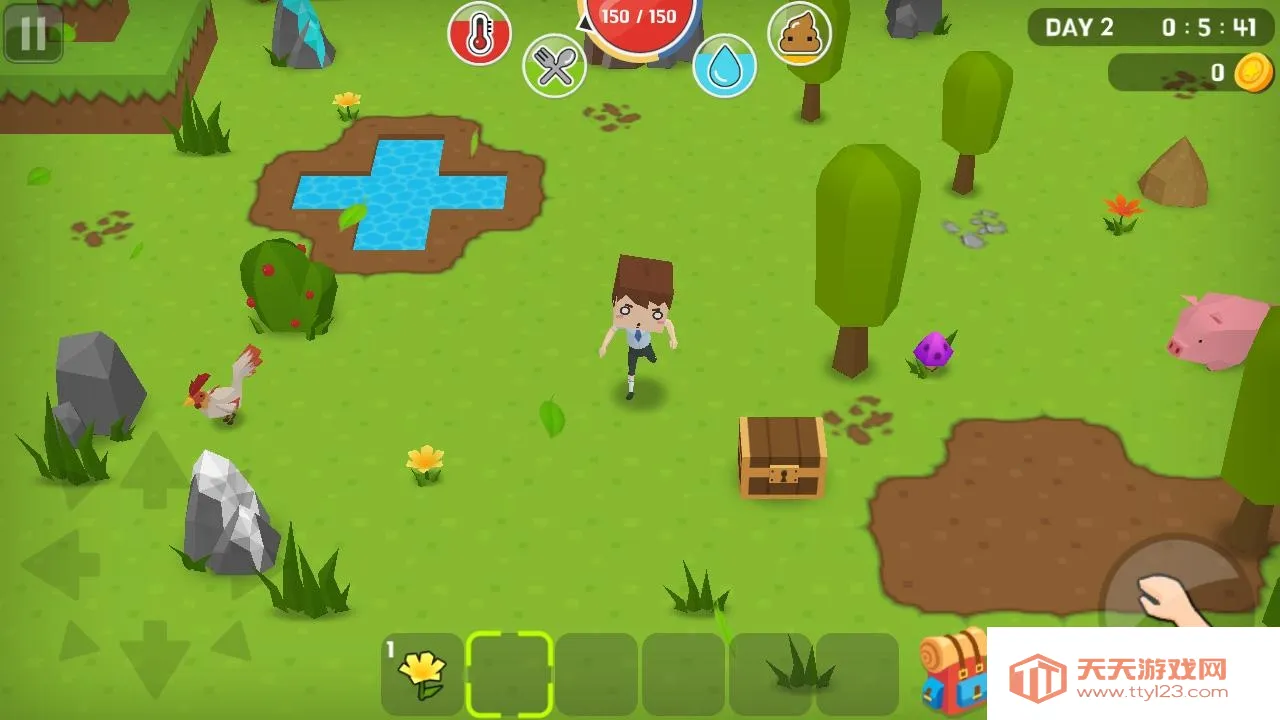Tap the water droplet thirst icon
The image size is (1280, 720).
pos(727,64)
